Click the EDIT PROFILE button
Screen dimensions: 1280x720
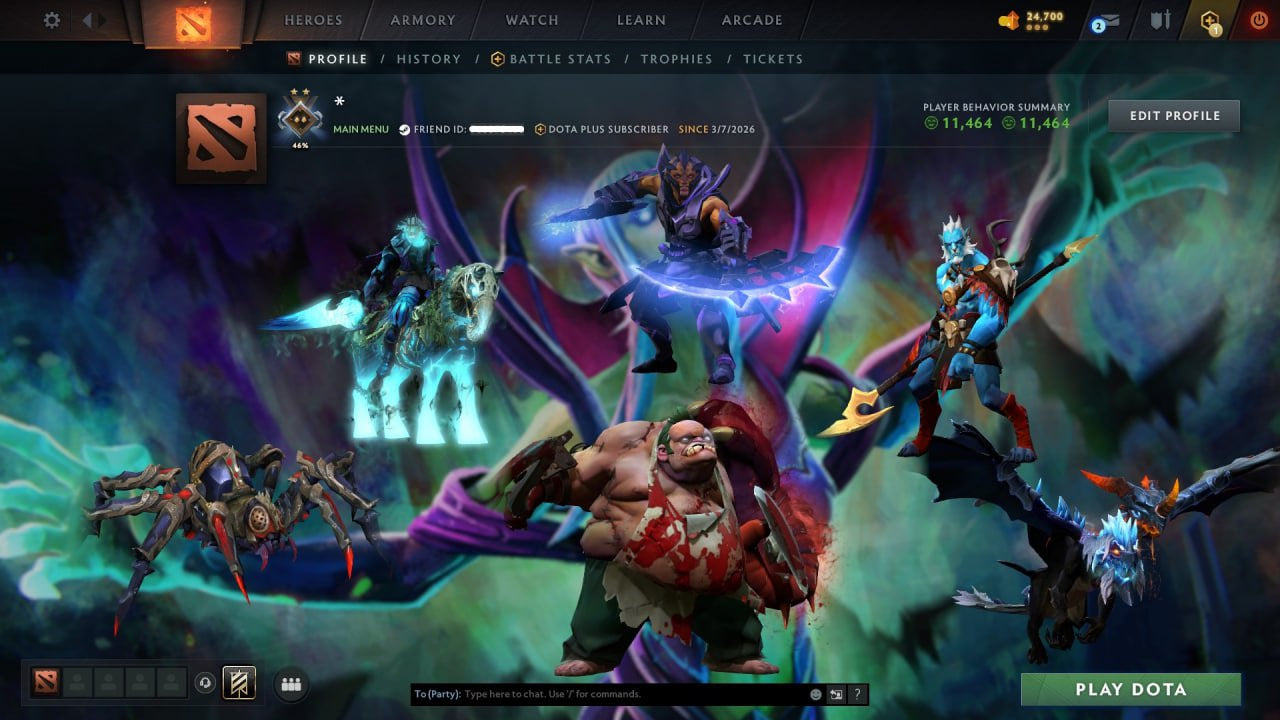1173,115
